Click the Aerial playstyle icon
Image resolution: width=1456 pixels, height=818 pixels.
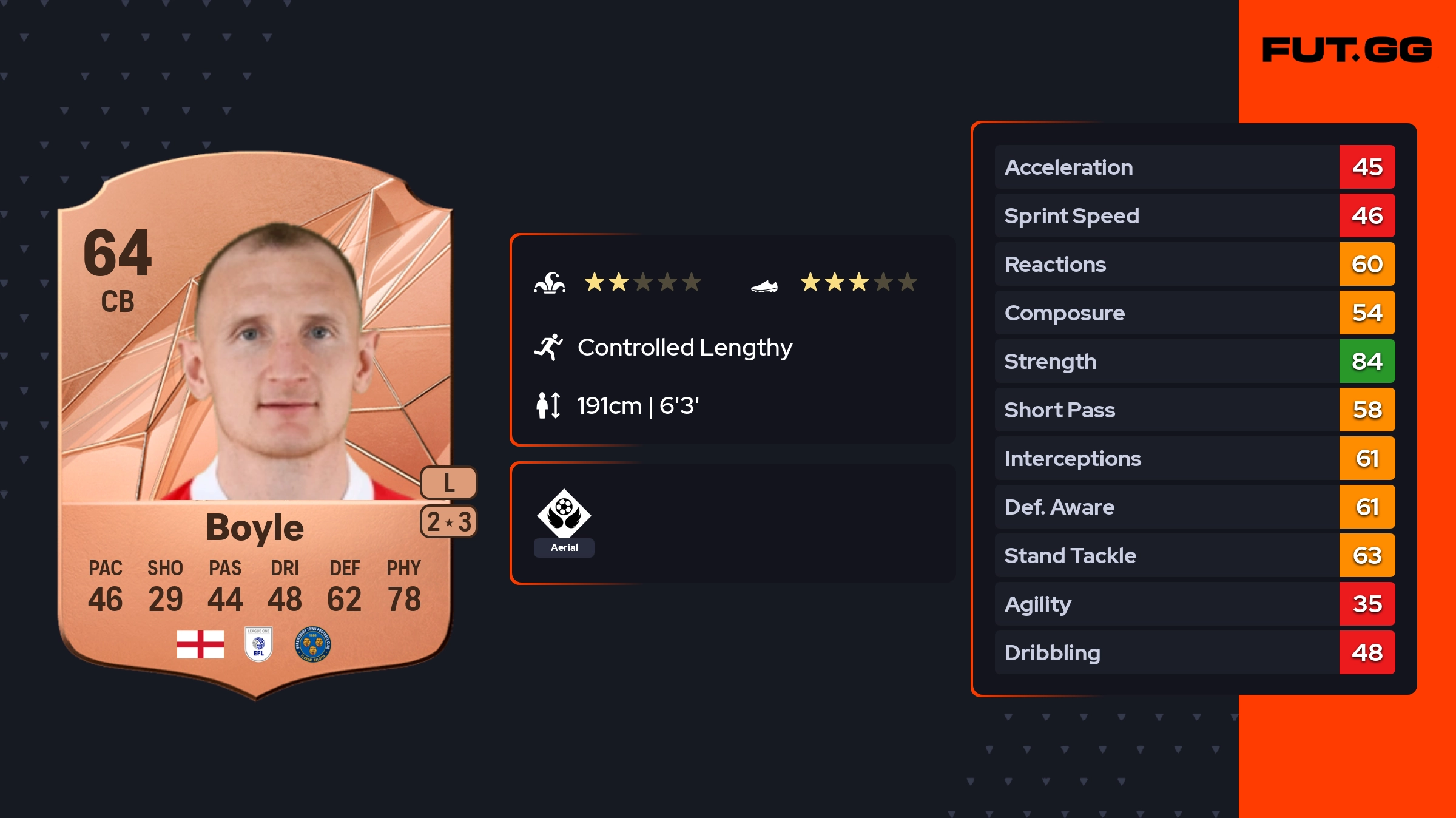point(564,515)
